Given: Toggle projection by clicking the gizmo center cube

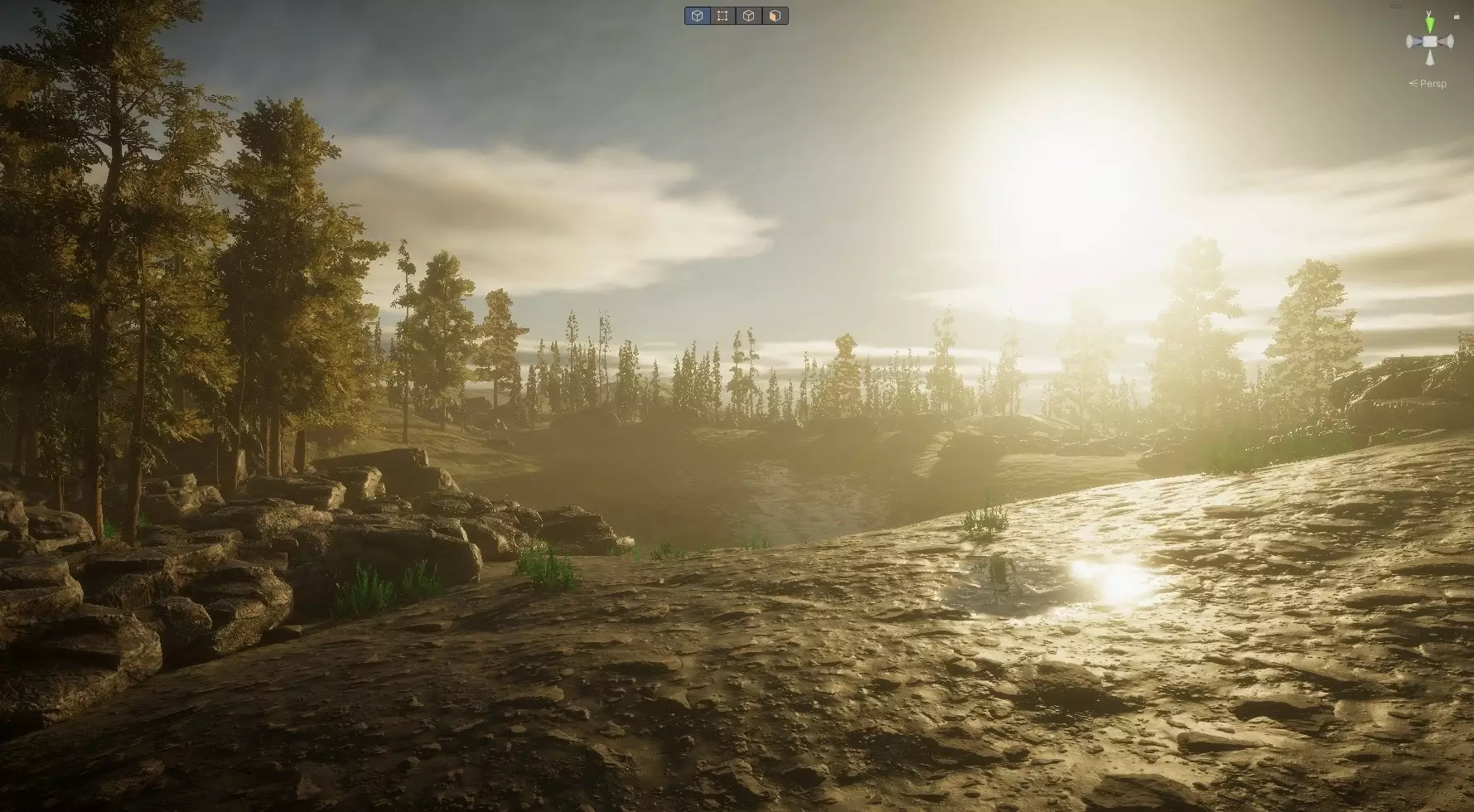Looking at the screenshot, I should coord(1430,41).
